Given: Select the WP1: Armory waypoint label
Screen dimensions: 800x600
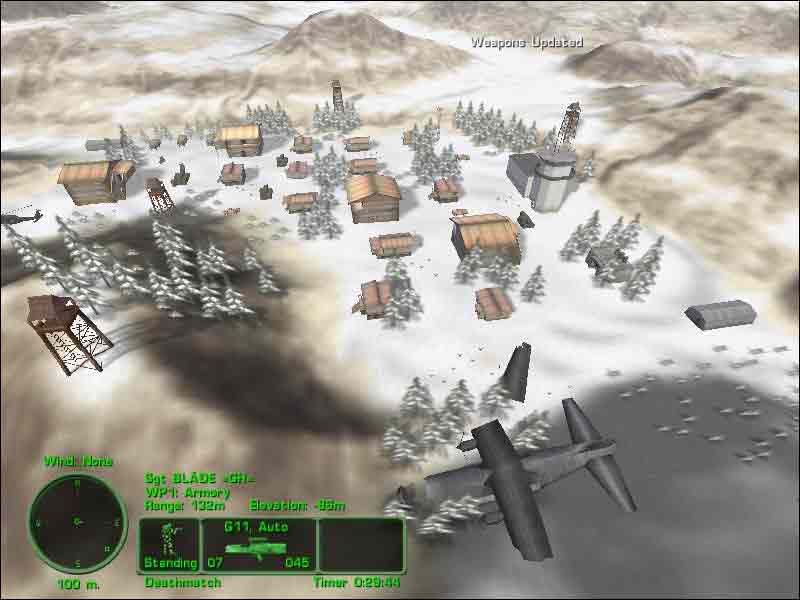Looking at the screenshot, I should click(188, 492).
